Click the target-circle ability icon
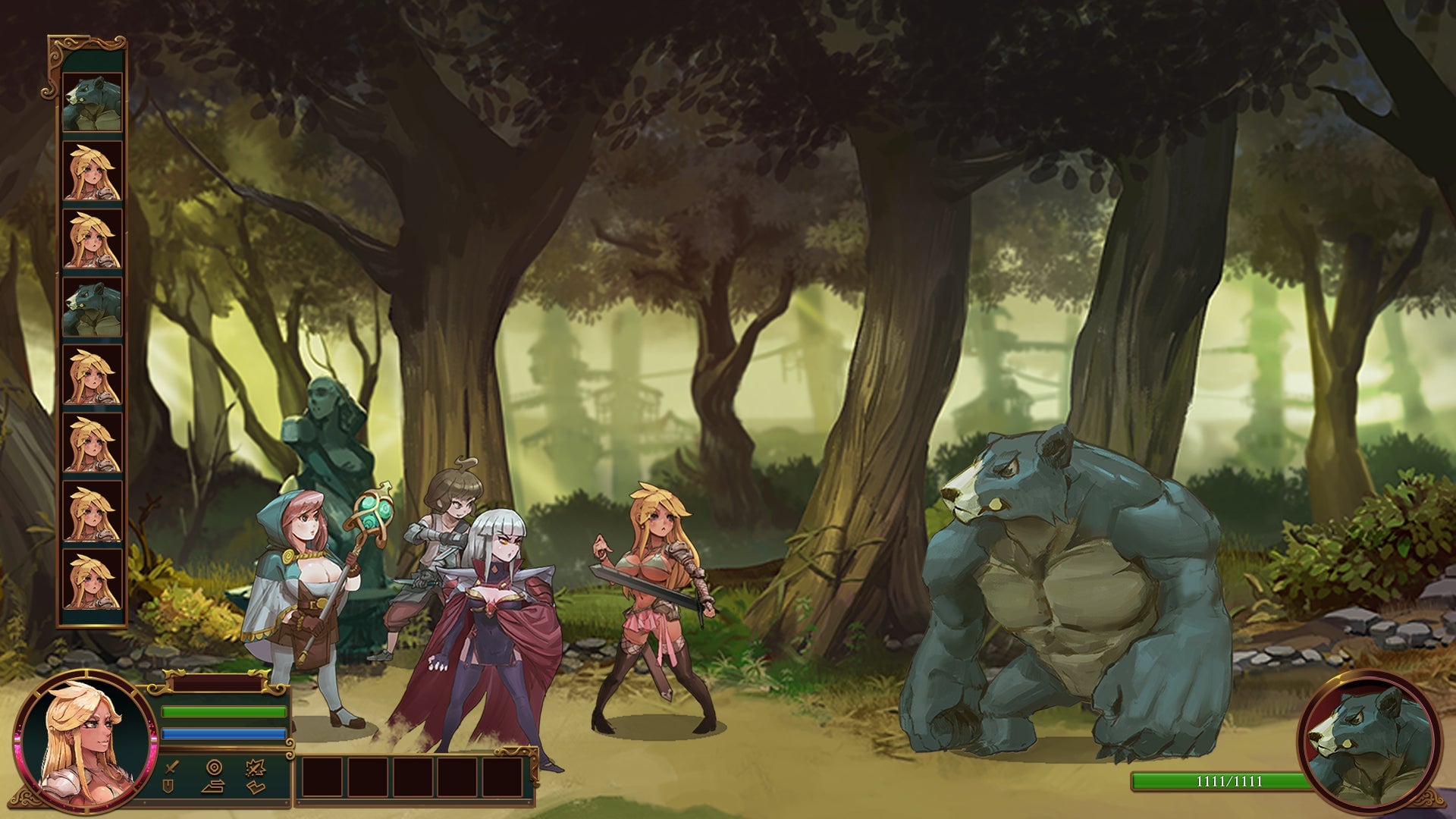The height and width of the screenshot is (819, 1456). [x=215, y=767]
